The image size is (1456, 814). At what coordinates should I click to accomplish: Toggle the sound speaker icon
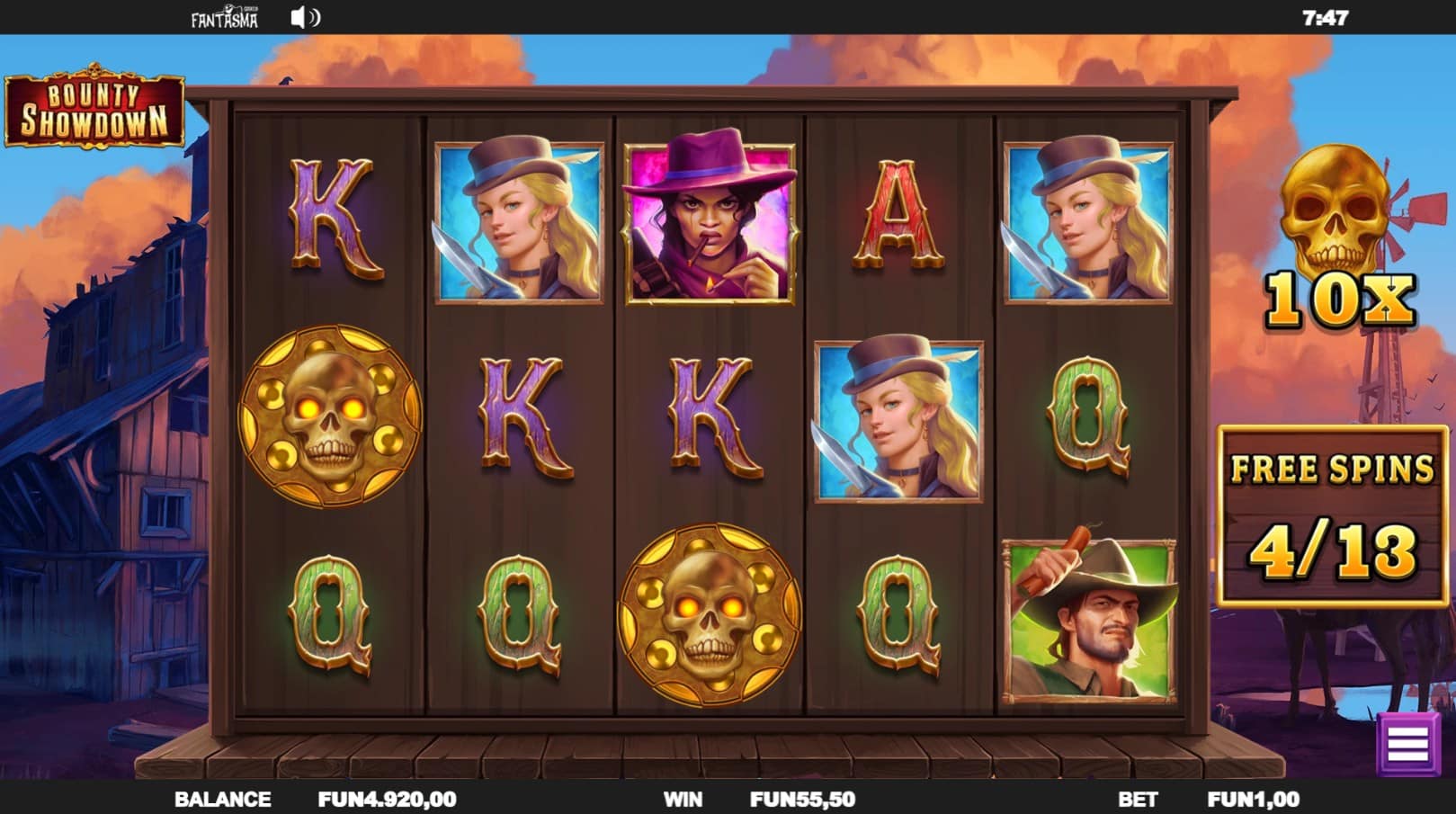[x=305, y=18]
